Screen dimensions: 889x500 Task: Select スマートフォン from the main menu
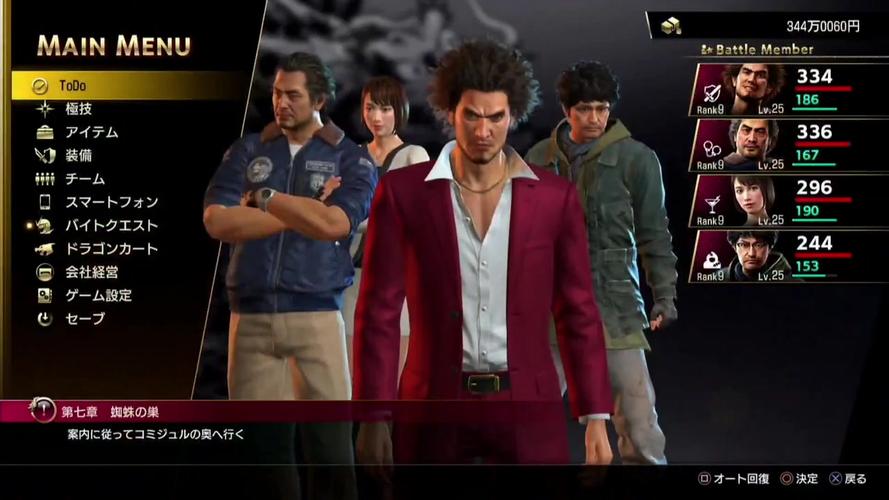click(111, 202)
